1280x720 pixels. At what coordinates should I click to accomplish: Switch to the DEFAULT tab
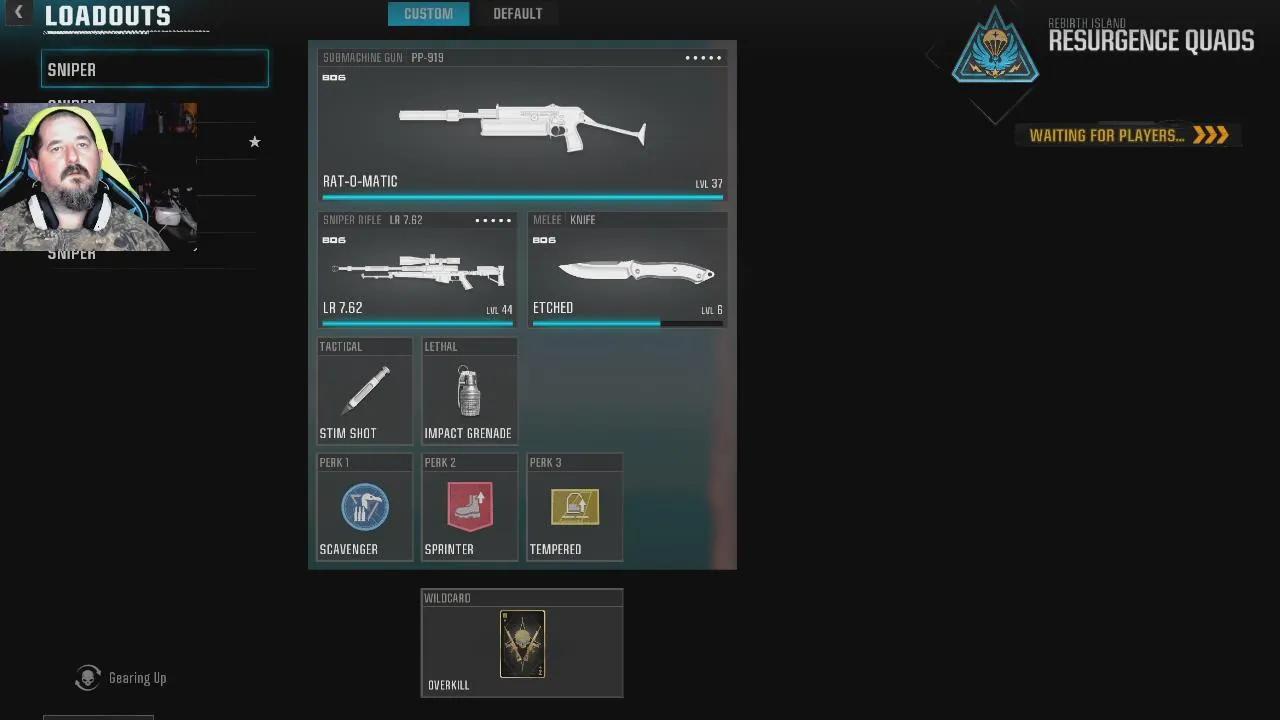coord(517,13)
